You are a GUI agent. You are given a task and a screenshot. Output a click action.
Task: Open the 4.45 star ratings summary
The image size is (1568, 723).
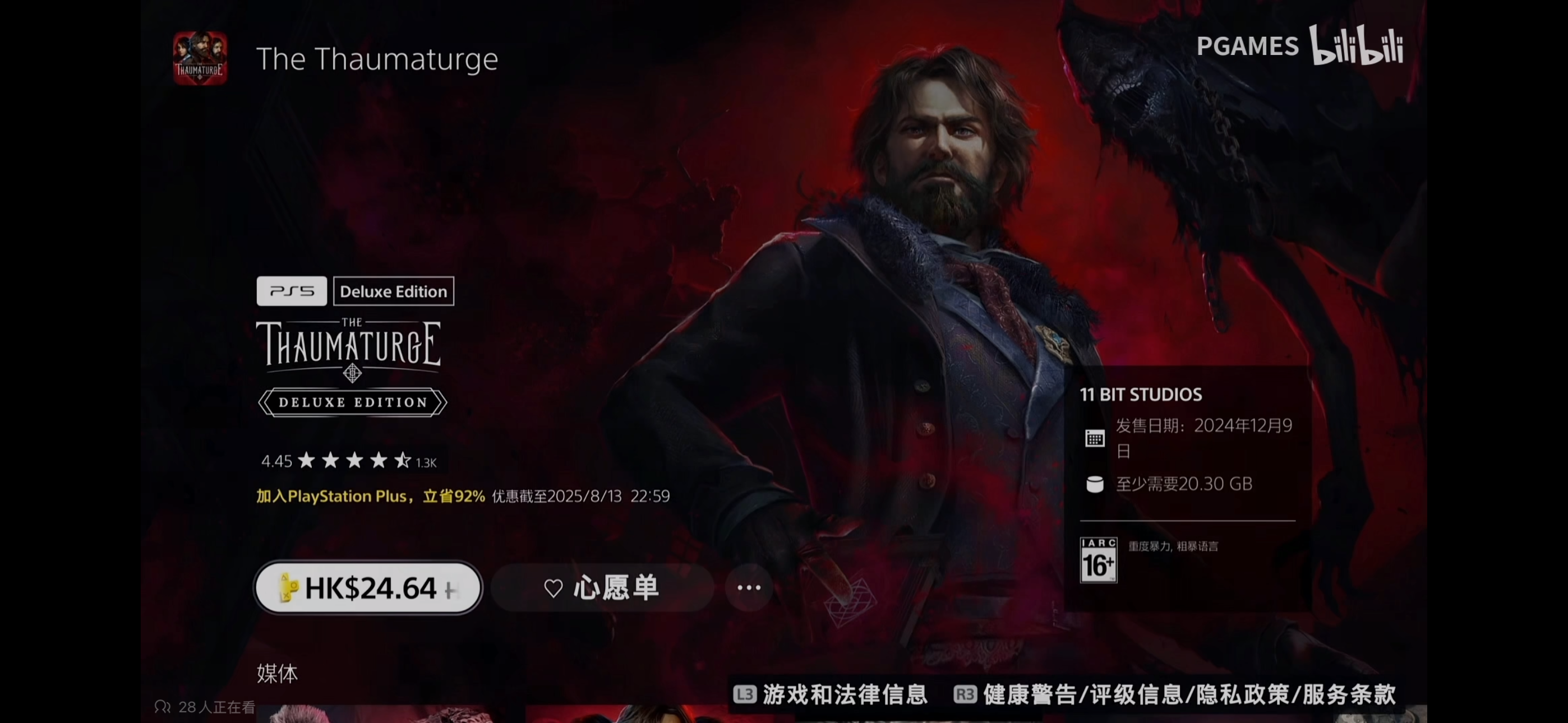(x=349, y=461)
